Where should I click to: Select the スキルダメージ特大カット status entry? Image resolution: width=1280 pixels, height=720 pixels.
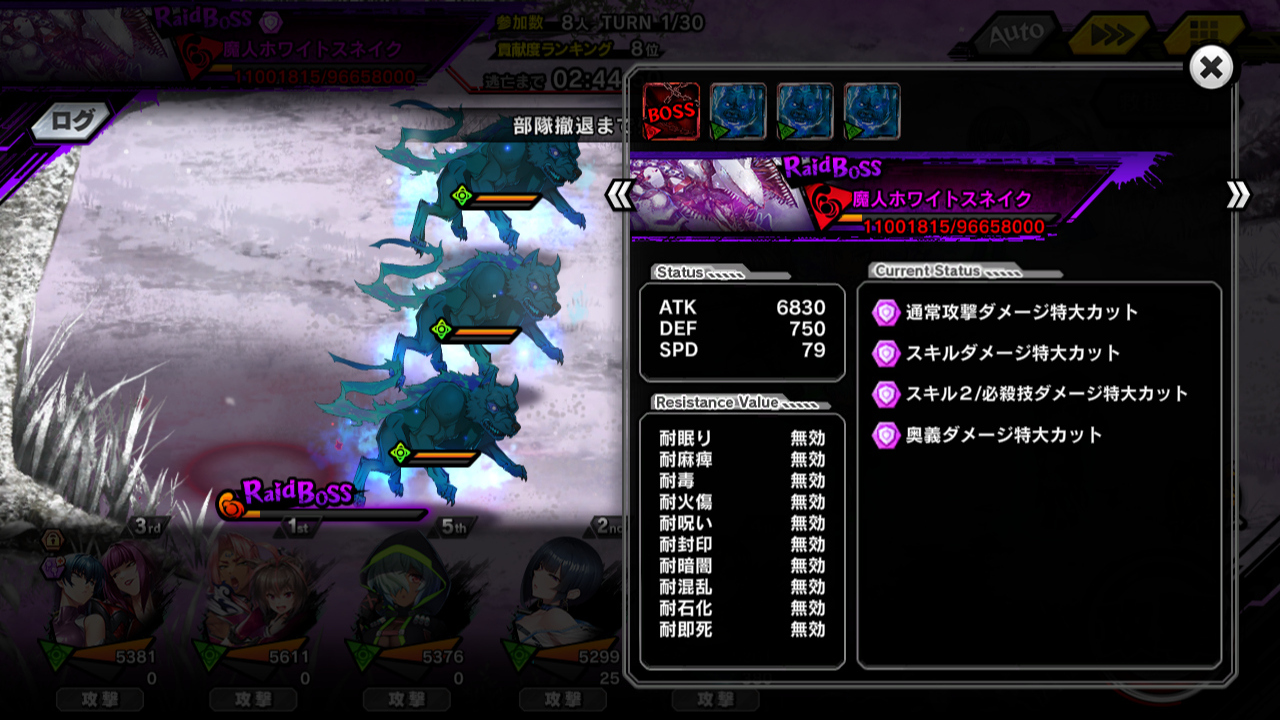(1012, 353)
